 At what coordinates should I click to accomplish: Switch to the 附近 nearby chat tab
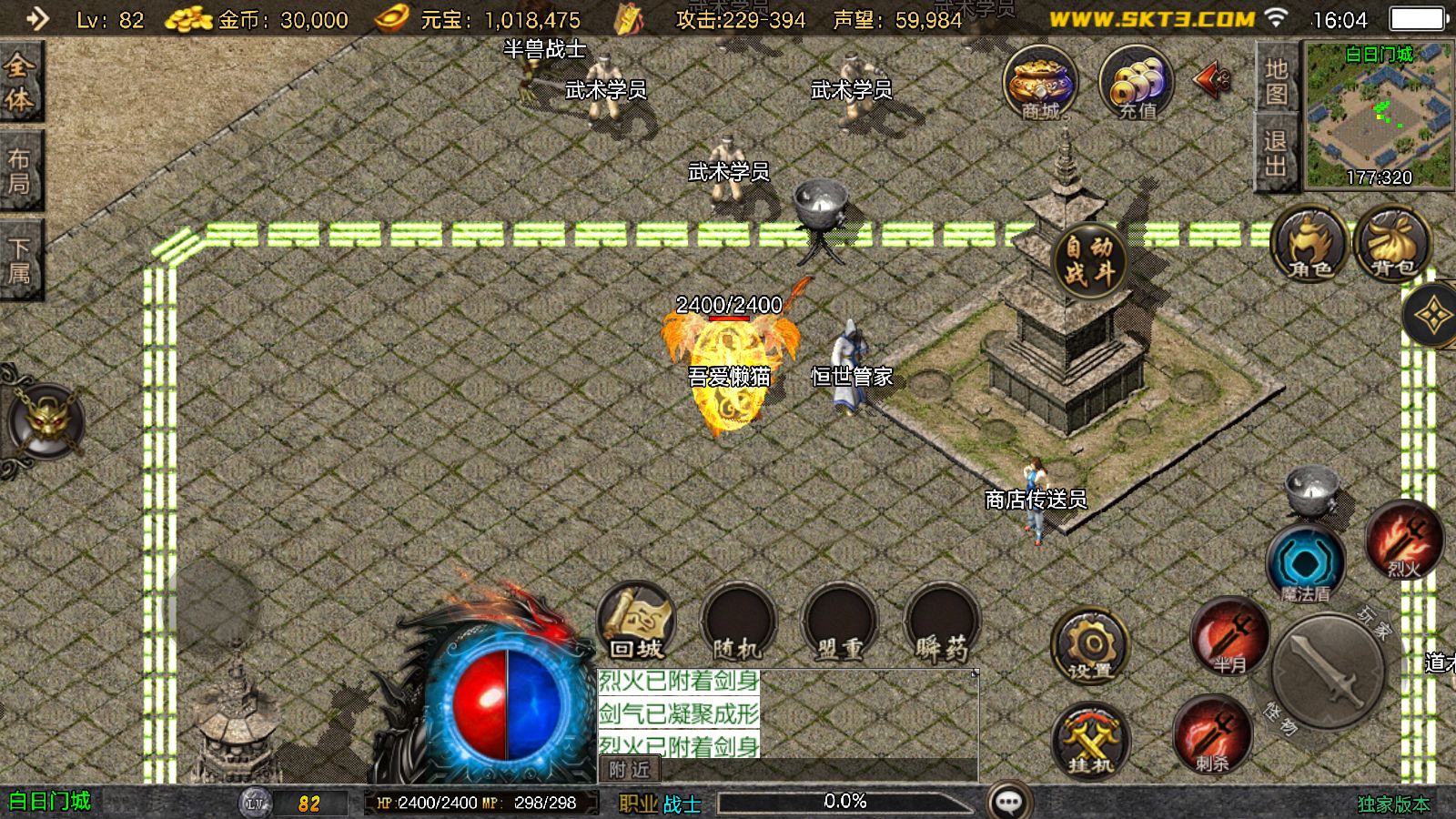click(629, 770)
